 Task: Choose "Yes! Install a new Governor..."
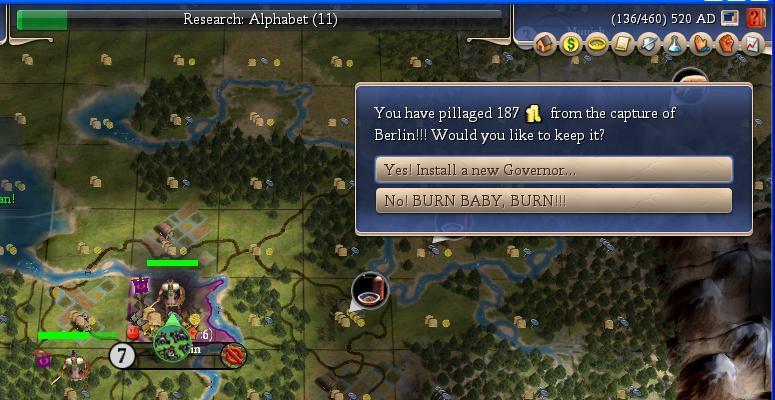pos(553,169)
